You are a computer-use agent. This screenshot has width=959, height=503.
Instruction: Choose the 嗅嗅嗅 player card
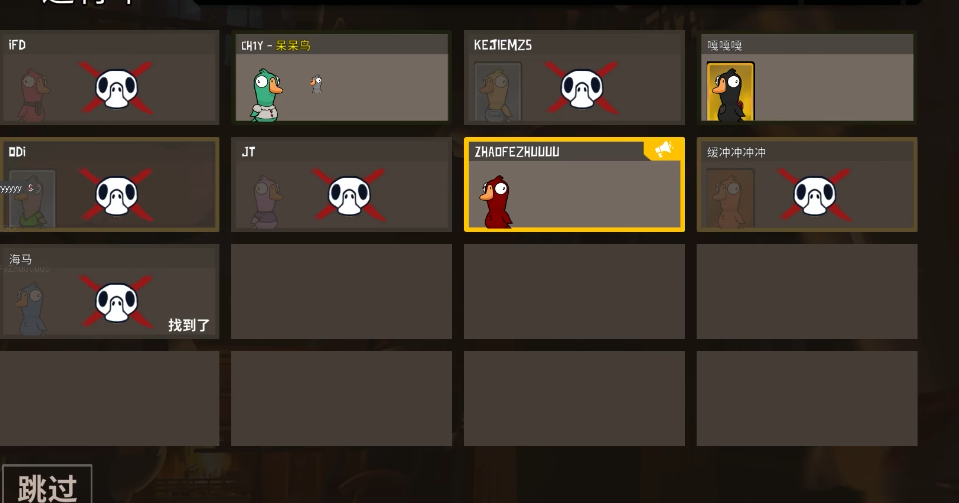point(807,78)
